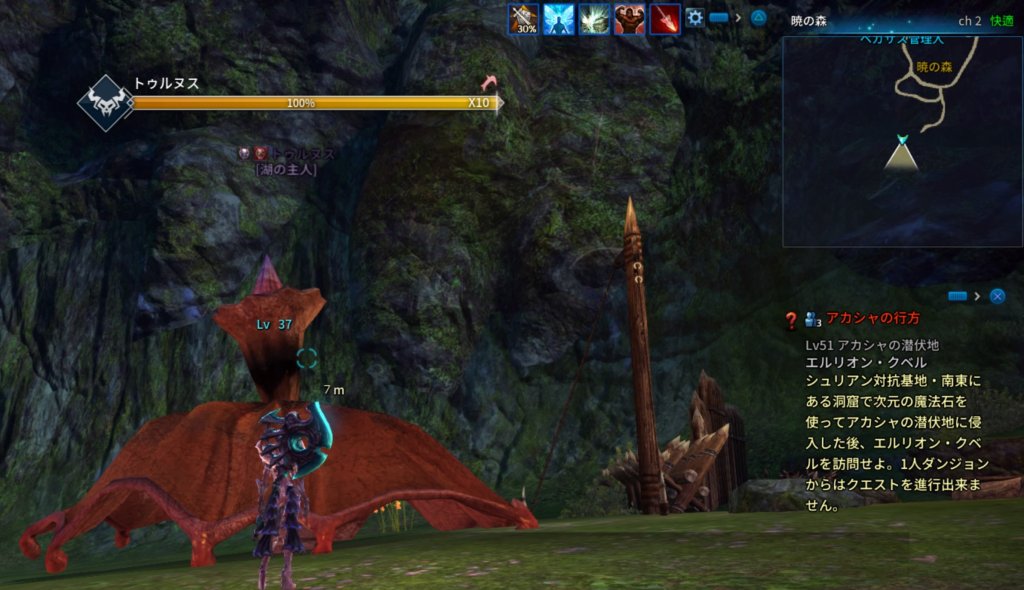Click the red question mark quest icon

[791, 320]
